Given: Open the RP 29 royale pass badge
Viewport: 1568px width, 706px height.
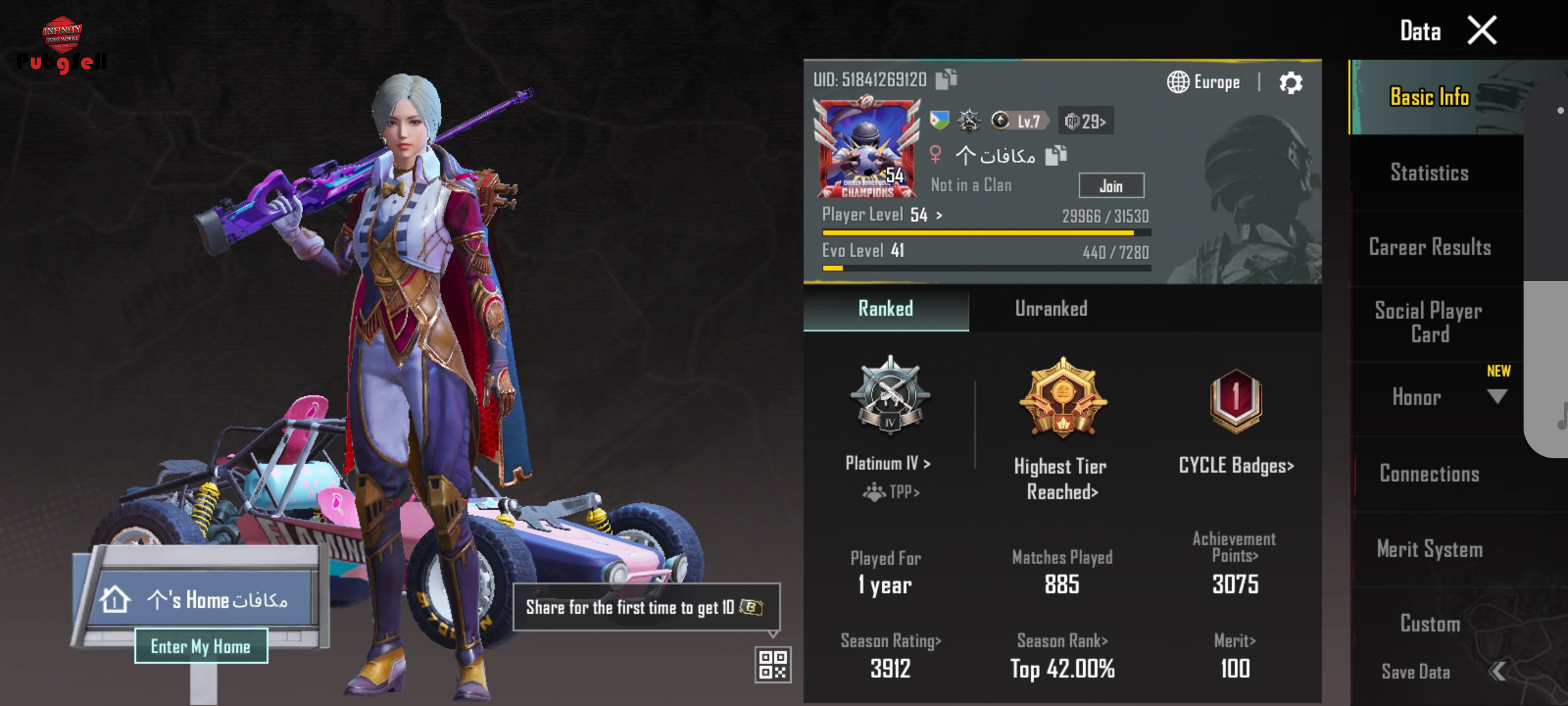Looking at the screenshot, I should click(1085, 121).
